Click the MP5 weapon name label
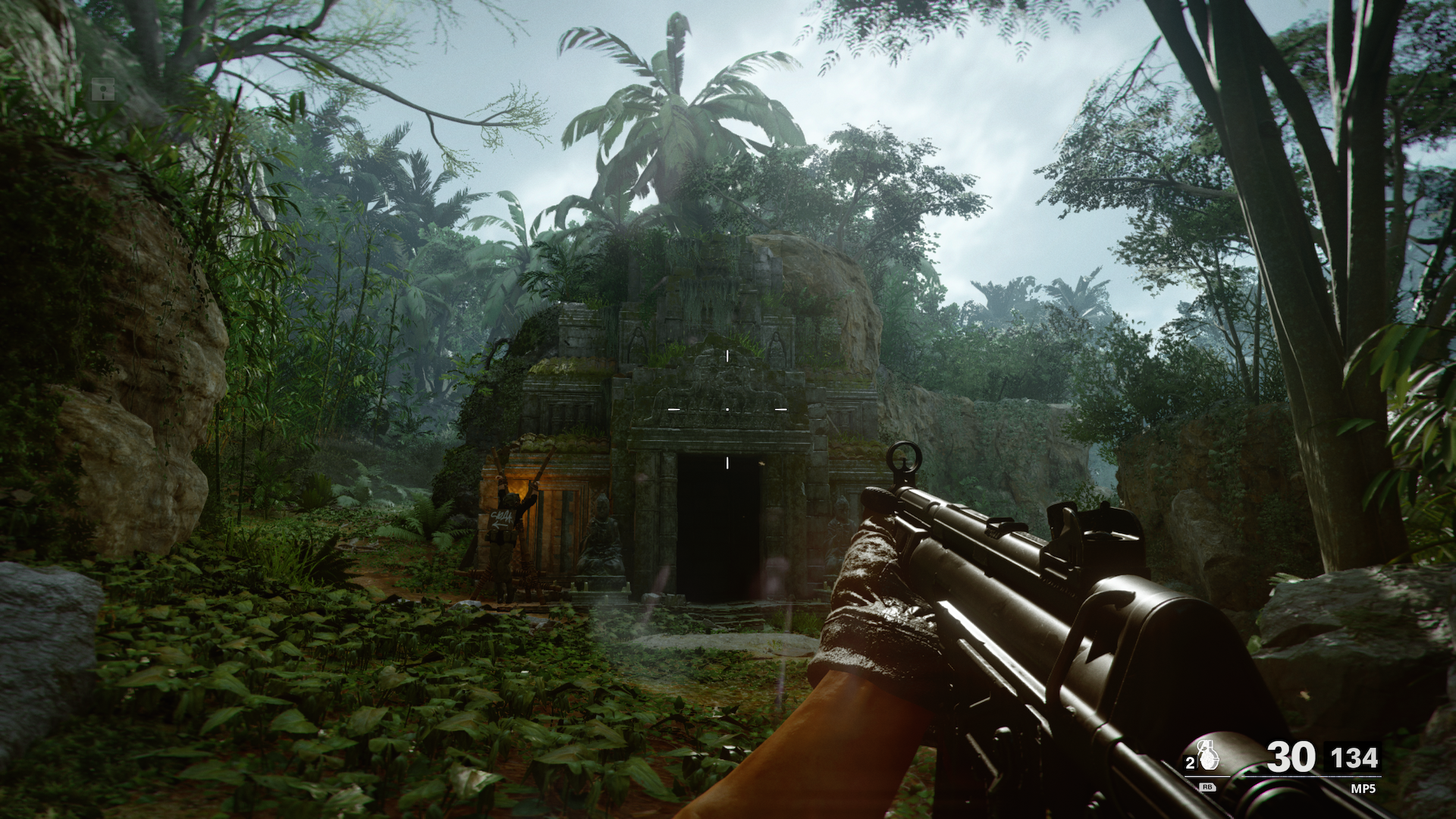Viewport: 1456px width, 819px height. pyautogui.click(x=1363, y=789)
